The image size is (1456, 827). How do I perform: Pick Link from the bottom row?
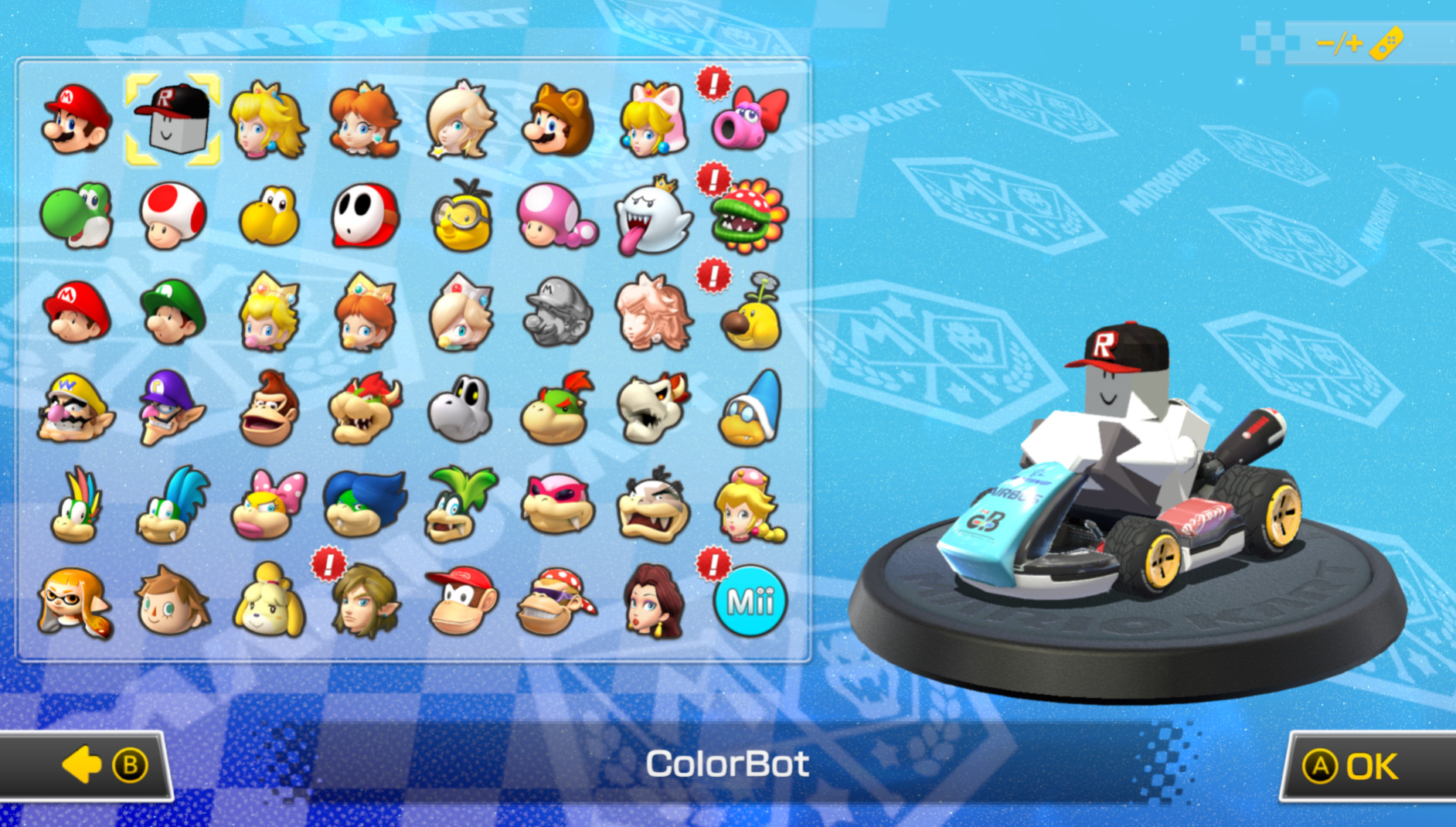[x=365, y=603]
